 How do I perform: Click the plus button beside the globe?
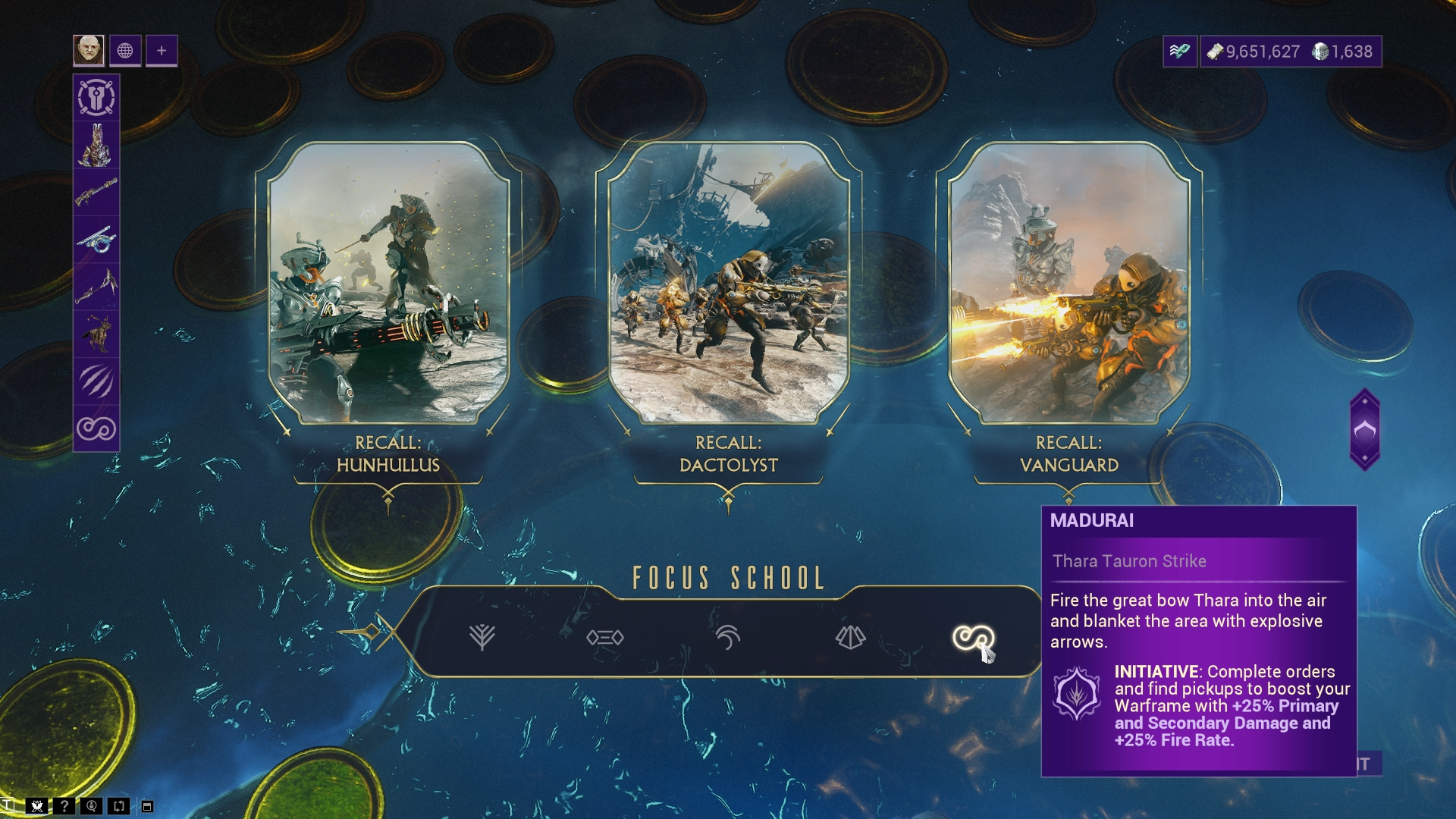pos(162,51)
